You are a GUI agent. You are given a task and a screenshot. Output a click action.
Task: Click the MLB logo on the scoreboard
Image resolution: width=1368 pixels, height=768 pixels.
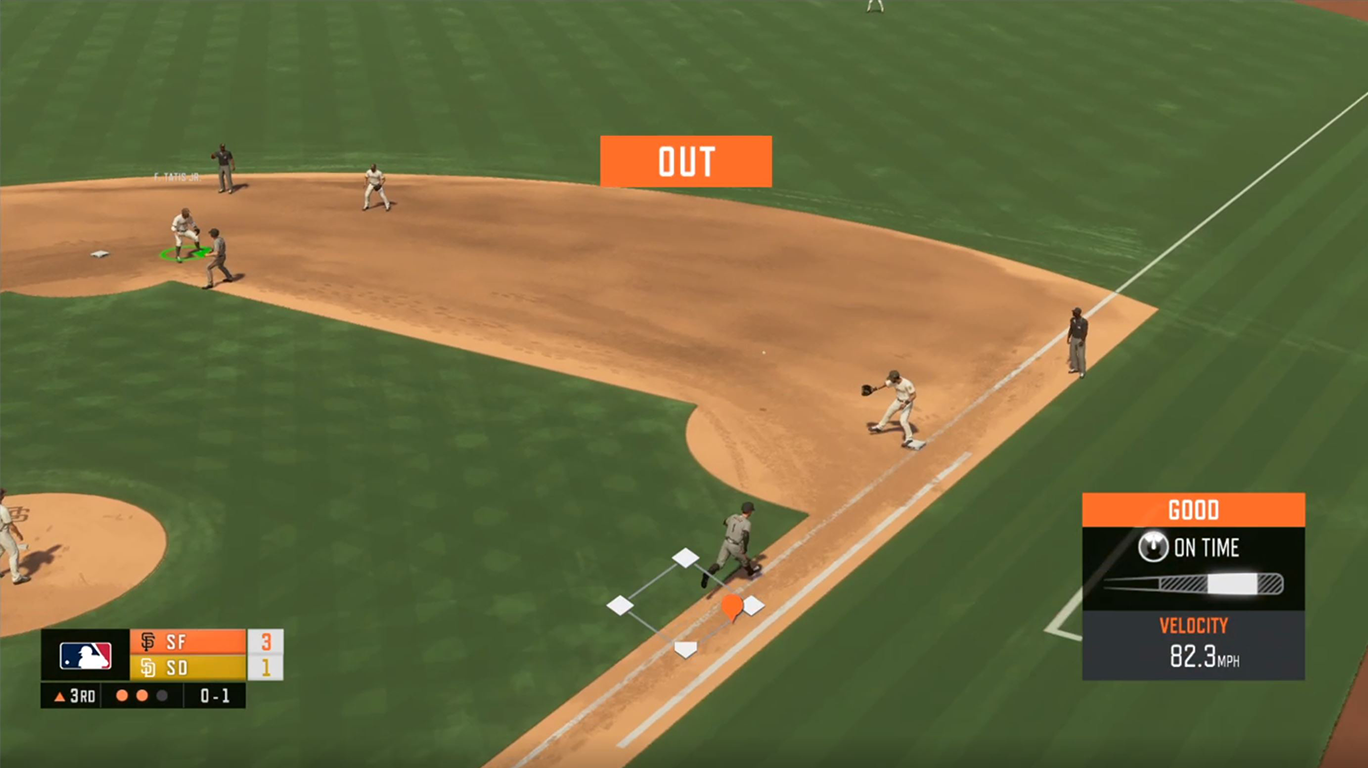pos(85,655)
